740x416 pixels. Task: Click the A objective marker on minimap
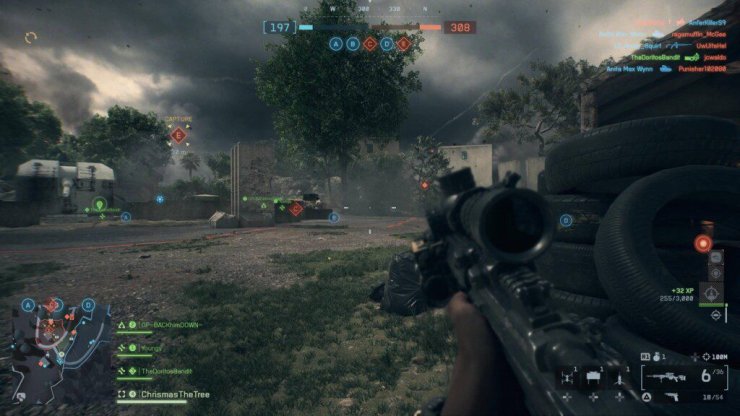(x=28, y=305)
